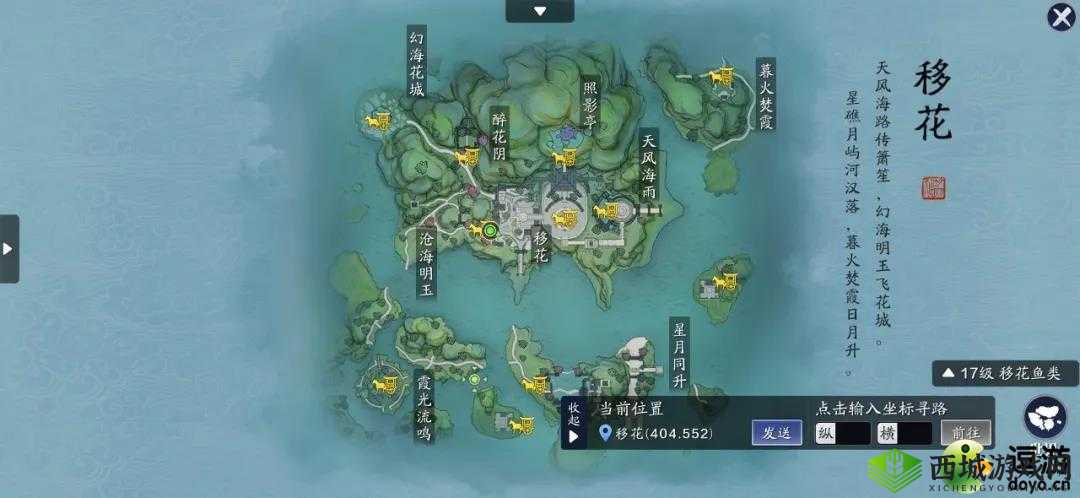Select the 纵 coordinate input box
This screenshot has height=498, width=1080.
pos(841,433)
